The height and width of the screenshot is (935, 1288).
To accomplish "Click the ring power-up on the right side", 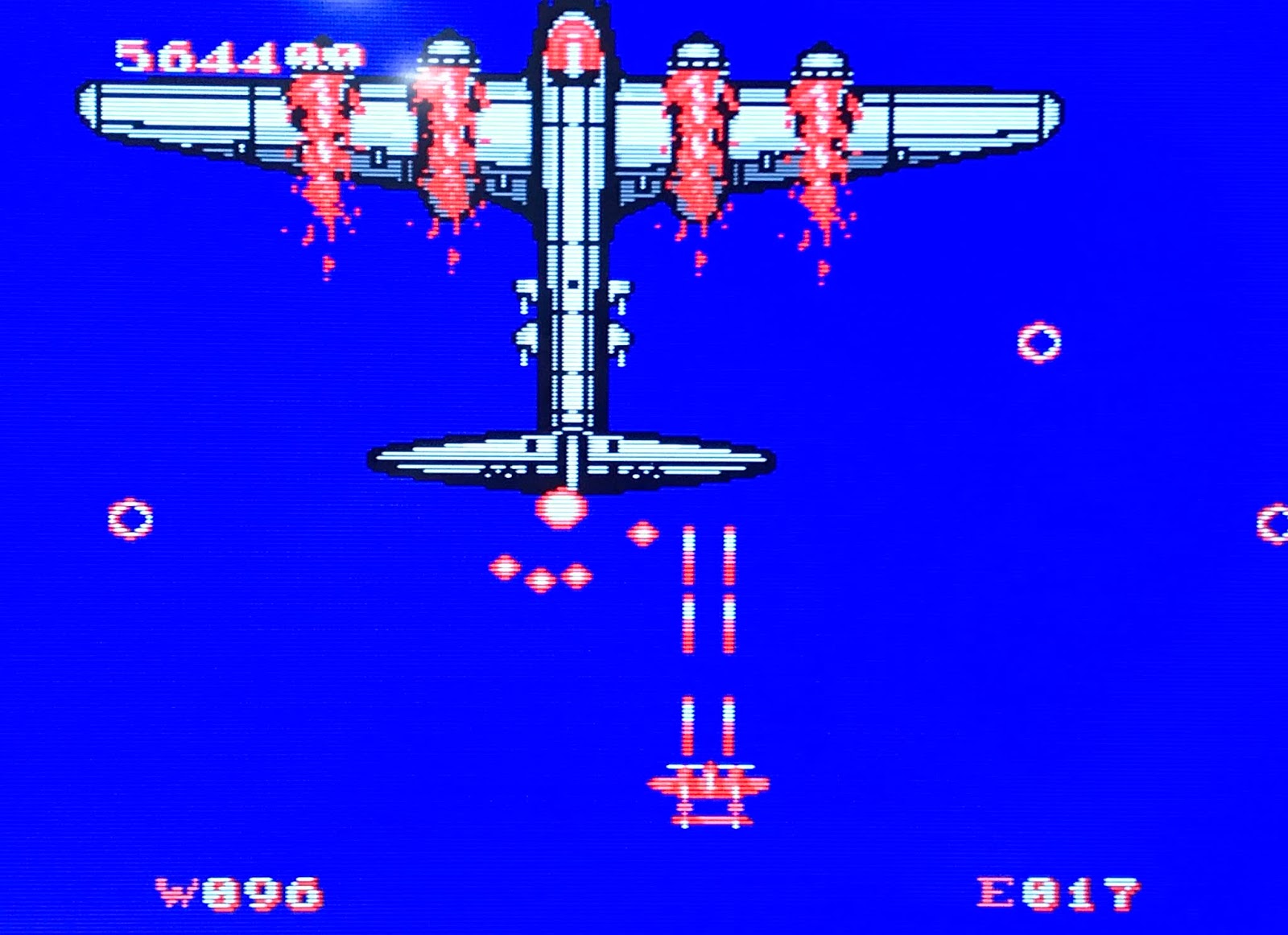I will tap(1038, 342).
